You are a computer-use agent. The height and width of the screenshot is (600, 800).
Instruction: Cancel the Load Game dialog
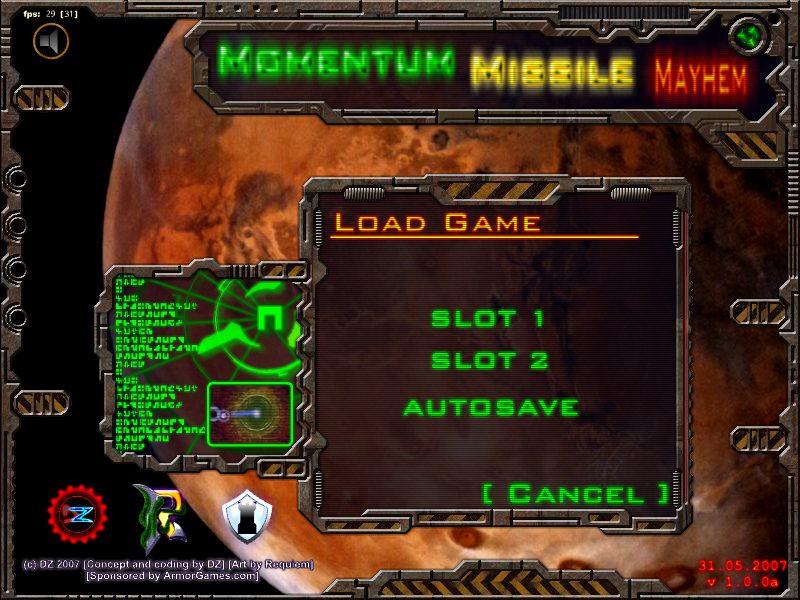575,493
